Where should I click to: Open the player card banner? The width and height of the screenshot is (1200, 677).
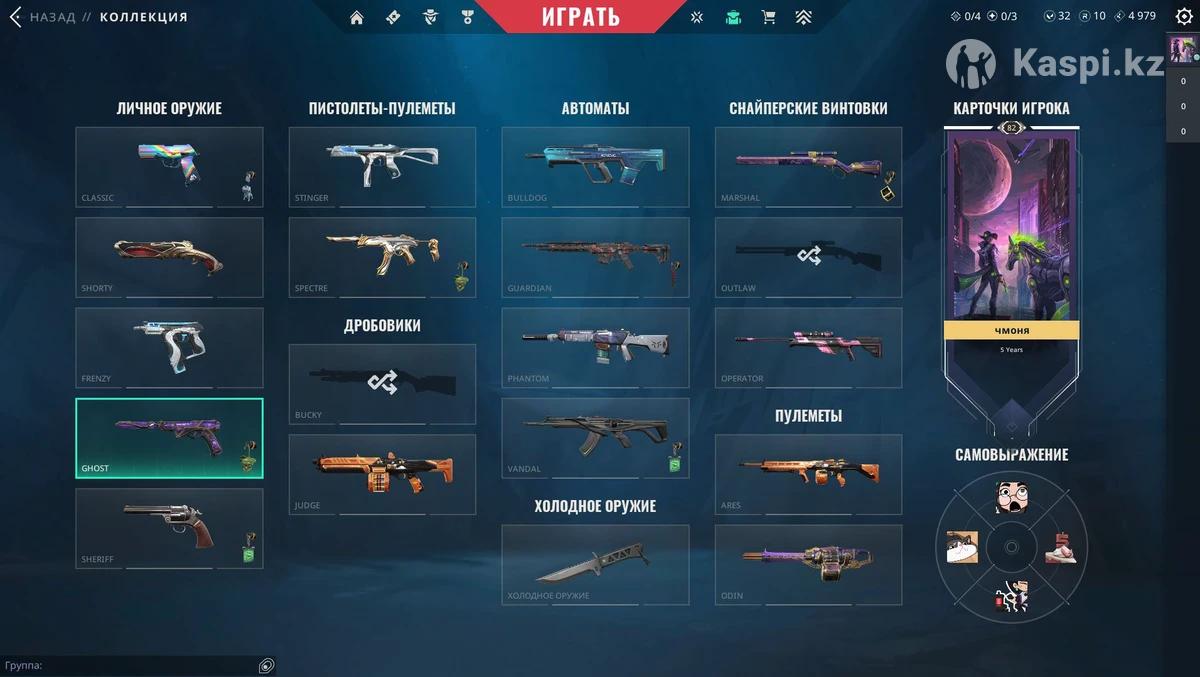(1011, 240)
